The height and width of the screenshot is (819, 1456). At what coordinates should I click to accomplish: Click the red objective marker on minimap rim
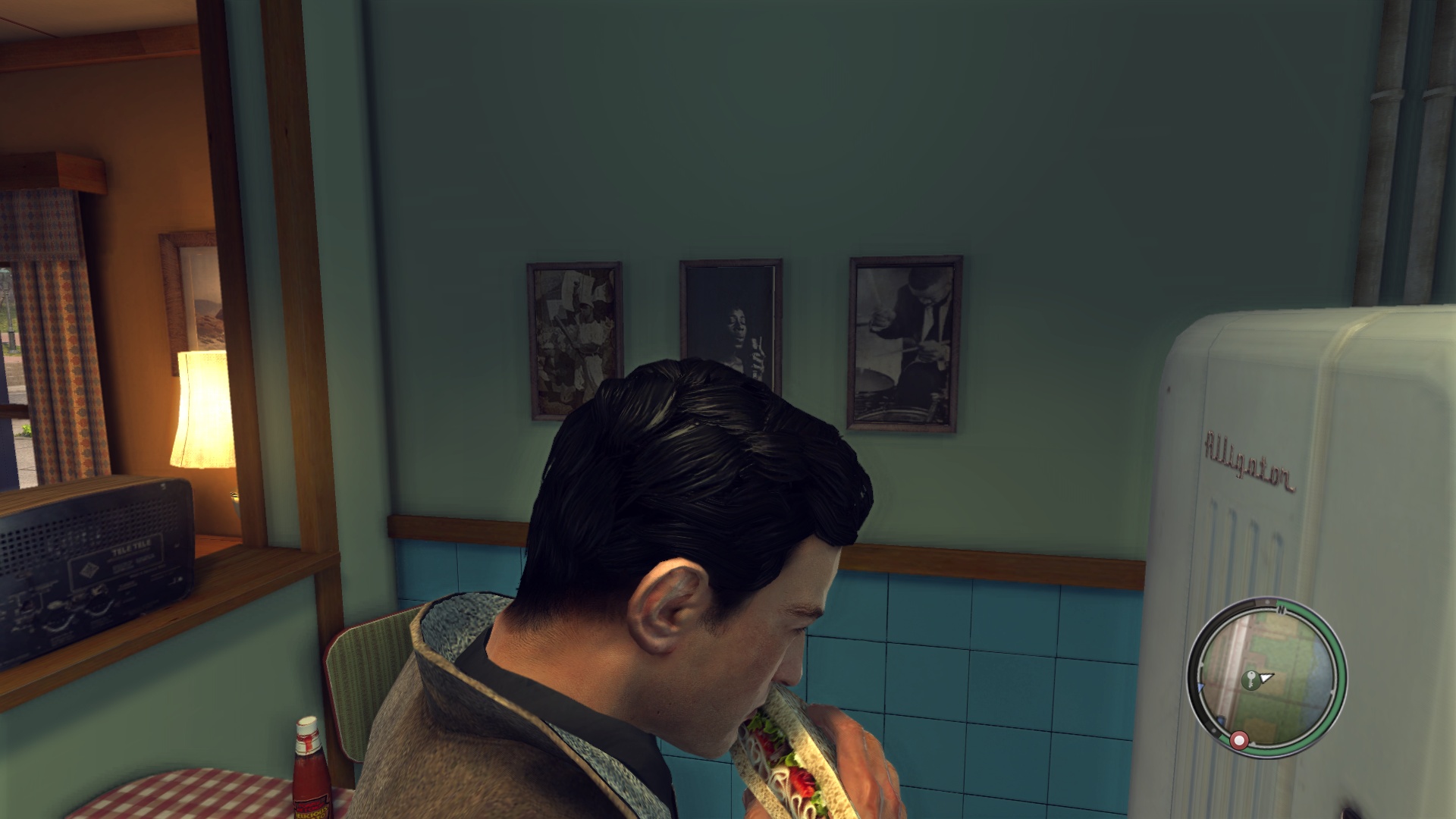coord(1239,739)
